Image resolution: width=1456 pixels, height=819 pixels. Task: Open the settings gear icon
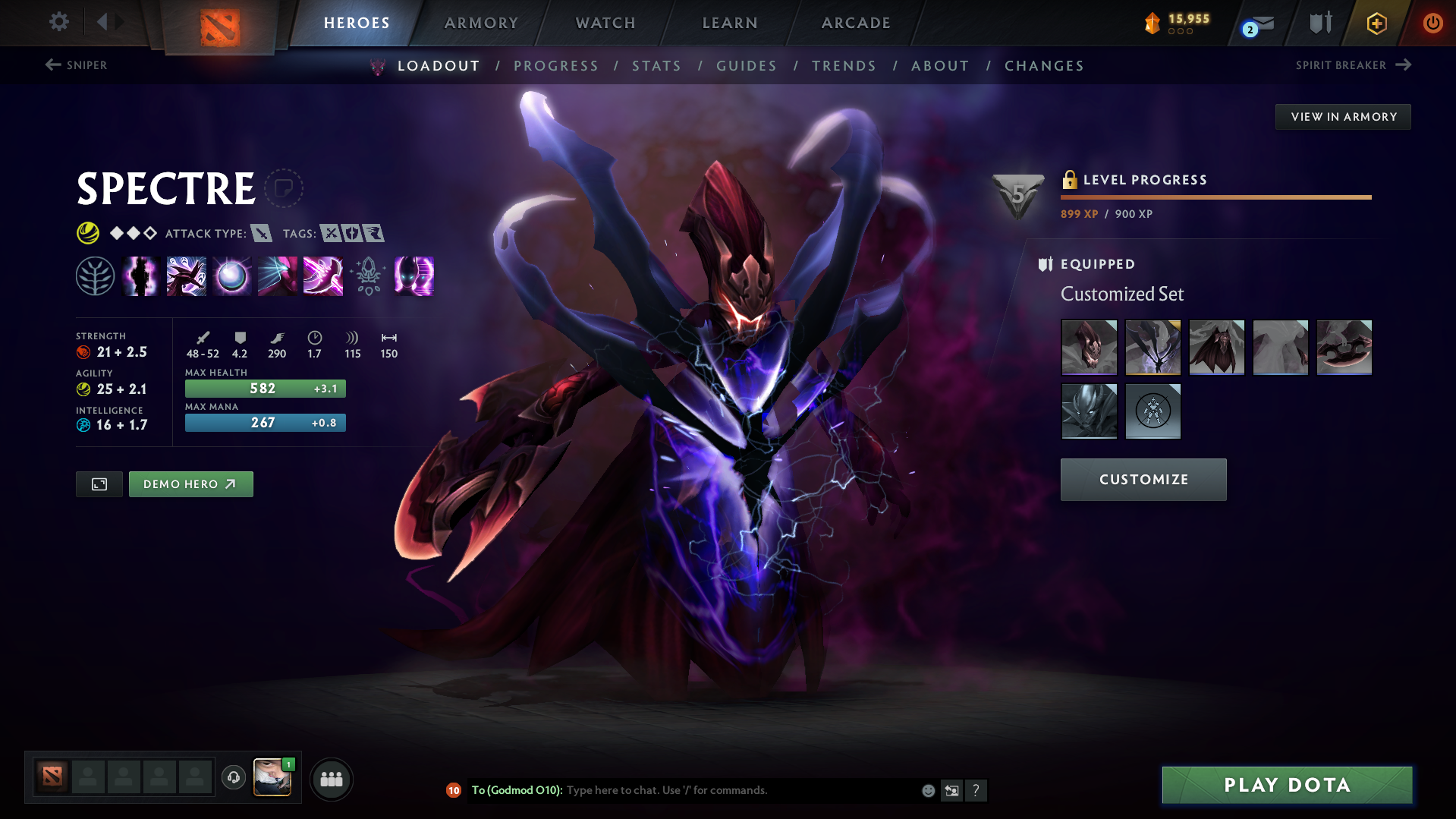[58, 22]
